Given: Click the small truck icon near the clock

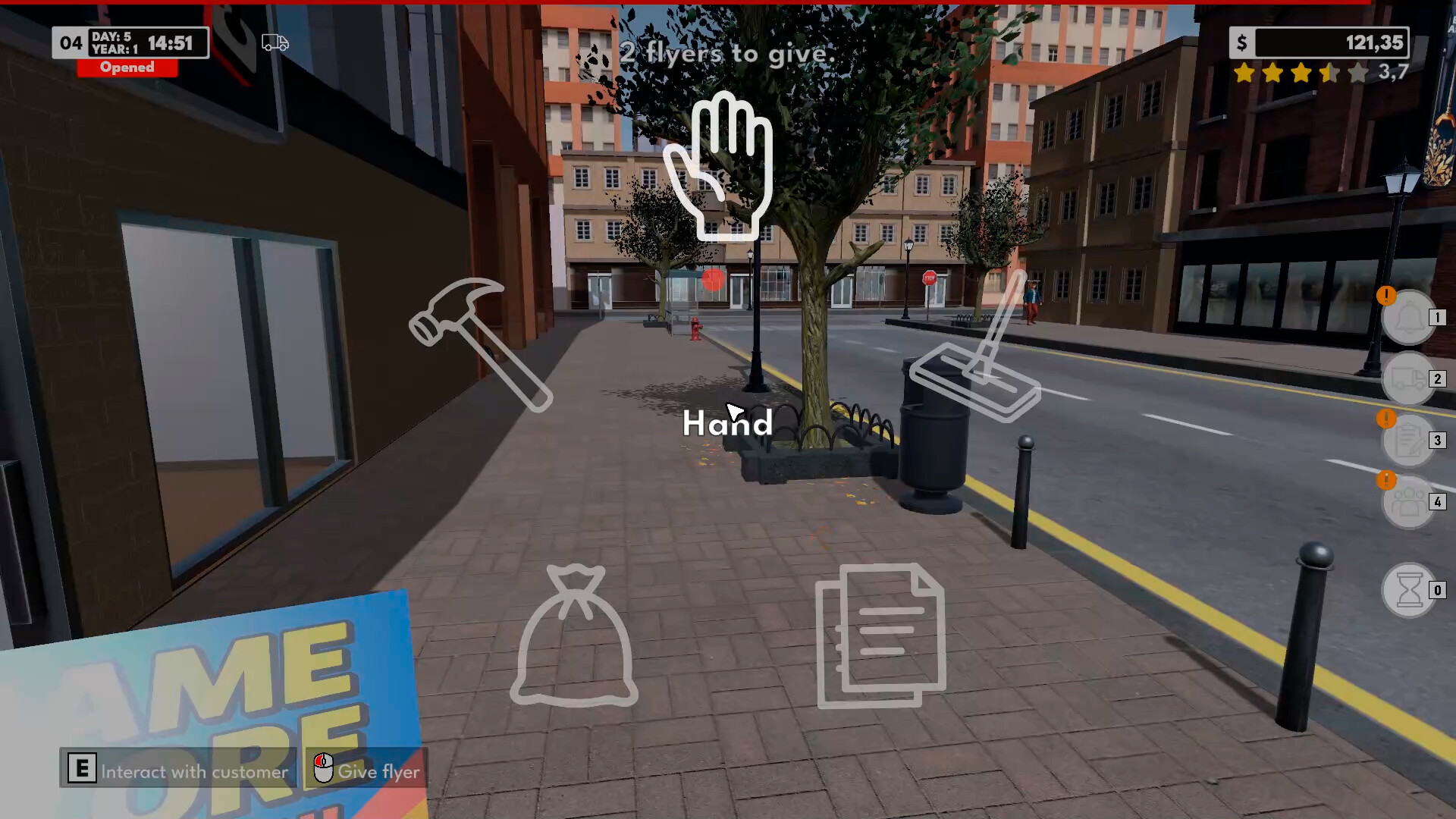Looking at the screenshot, I should pyautogui.click(x=274, y=42).
